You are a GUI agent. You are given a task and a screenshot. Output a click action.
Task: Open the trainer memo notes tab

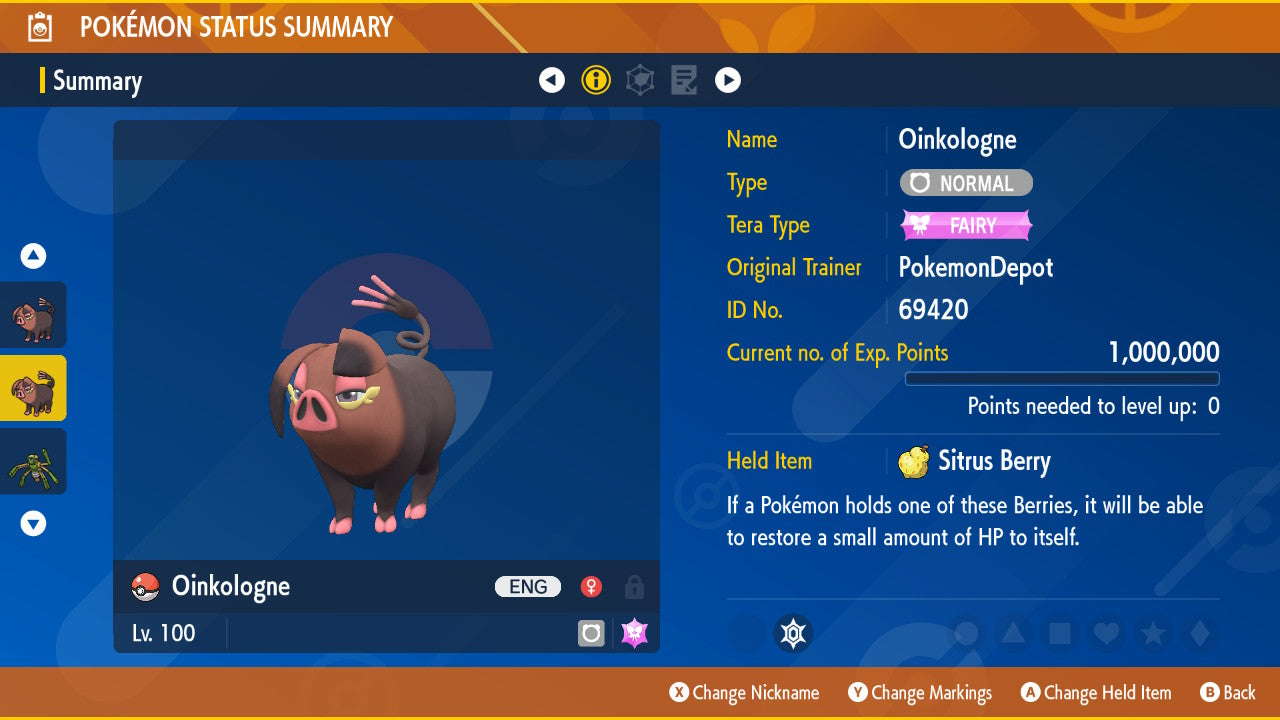(684, 81)
